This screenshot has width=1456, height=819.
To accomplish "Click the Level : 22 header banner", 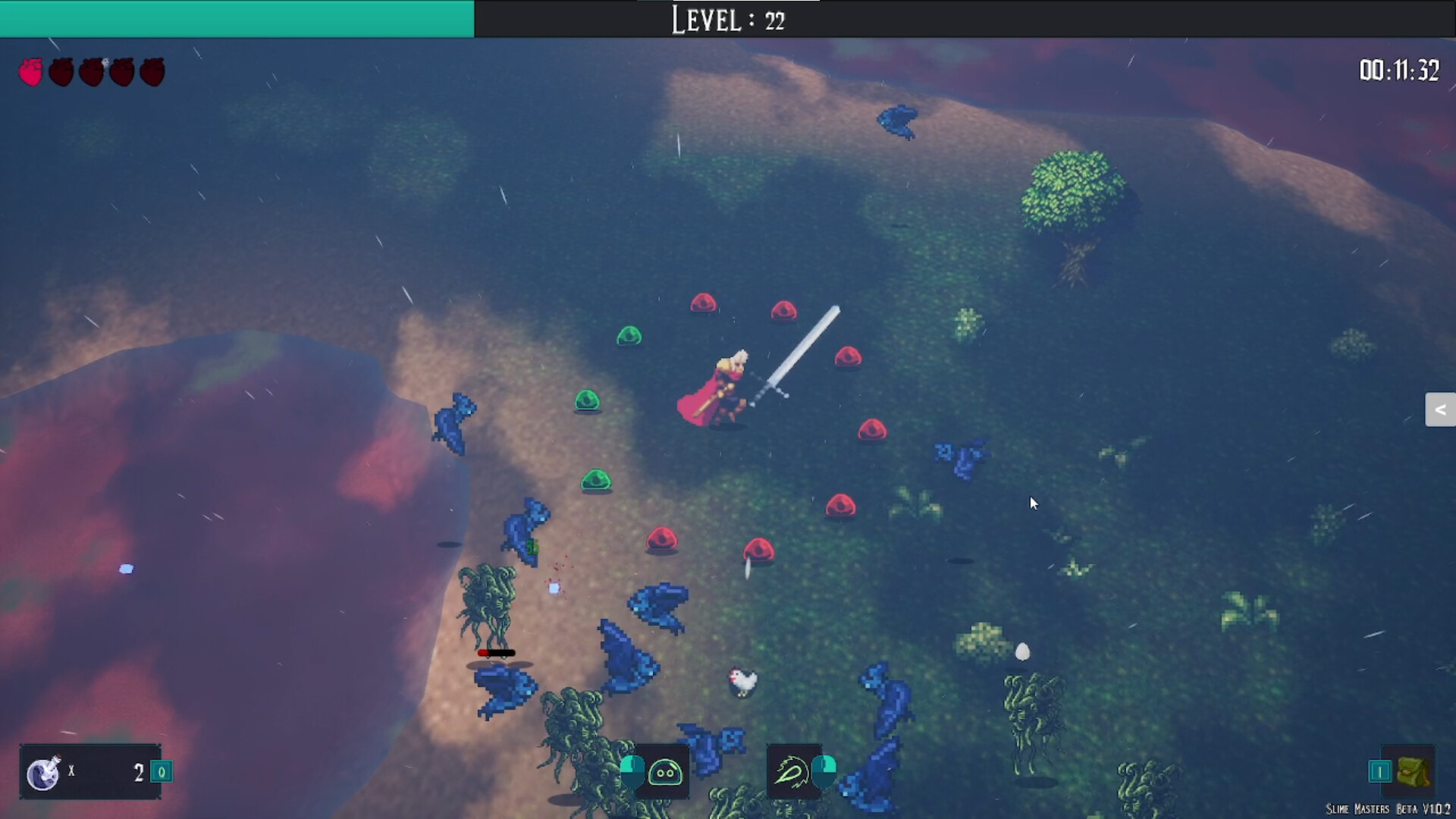I will 726,20.
